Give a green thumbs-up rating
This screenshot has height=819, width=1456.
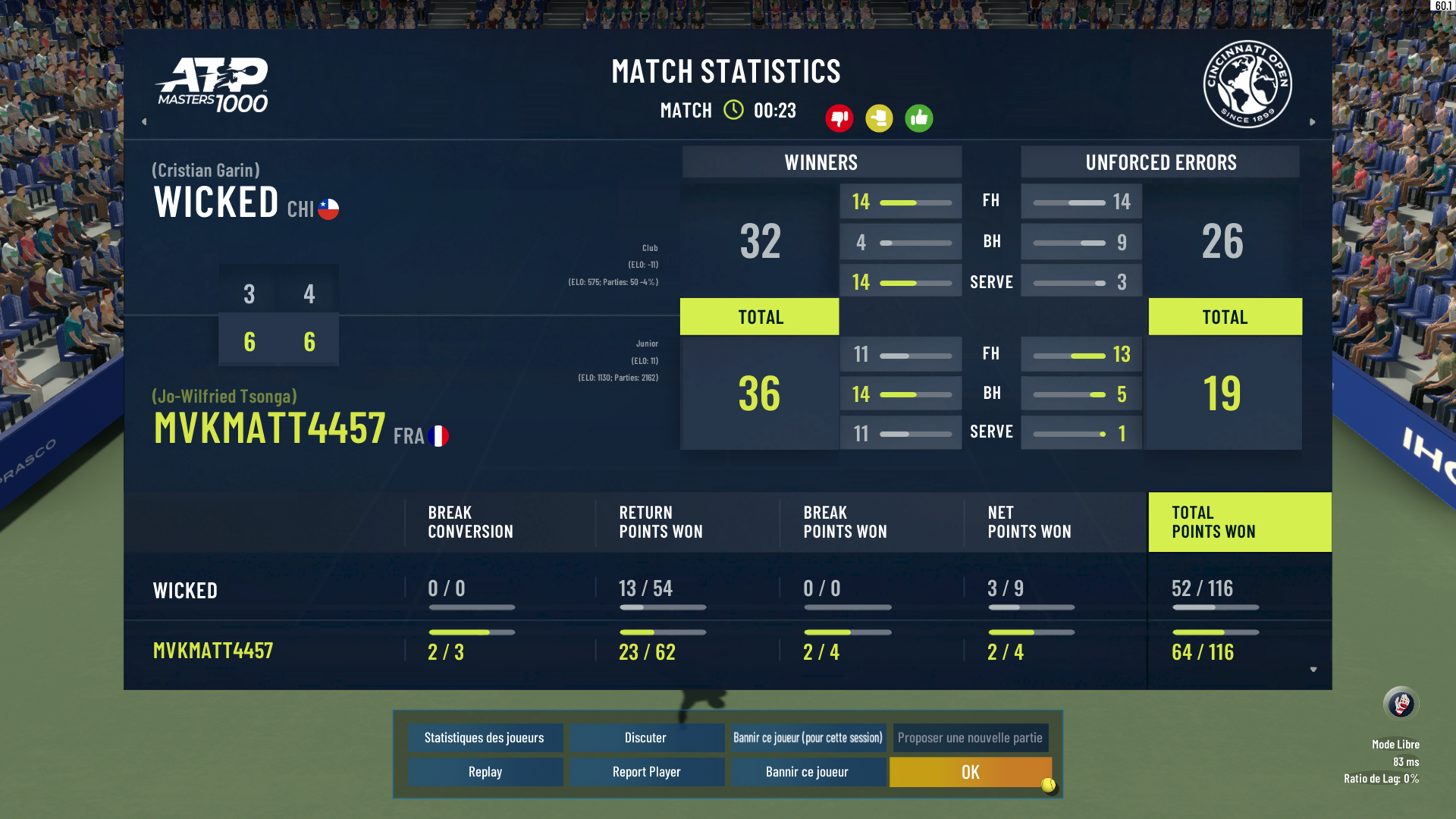point(919,118)
